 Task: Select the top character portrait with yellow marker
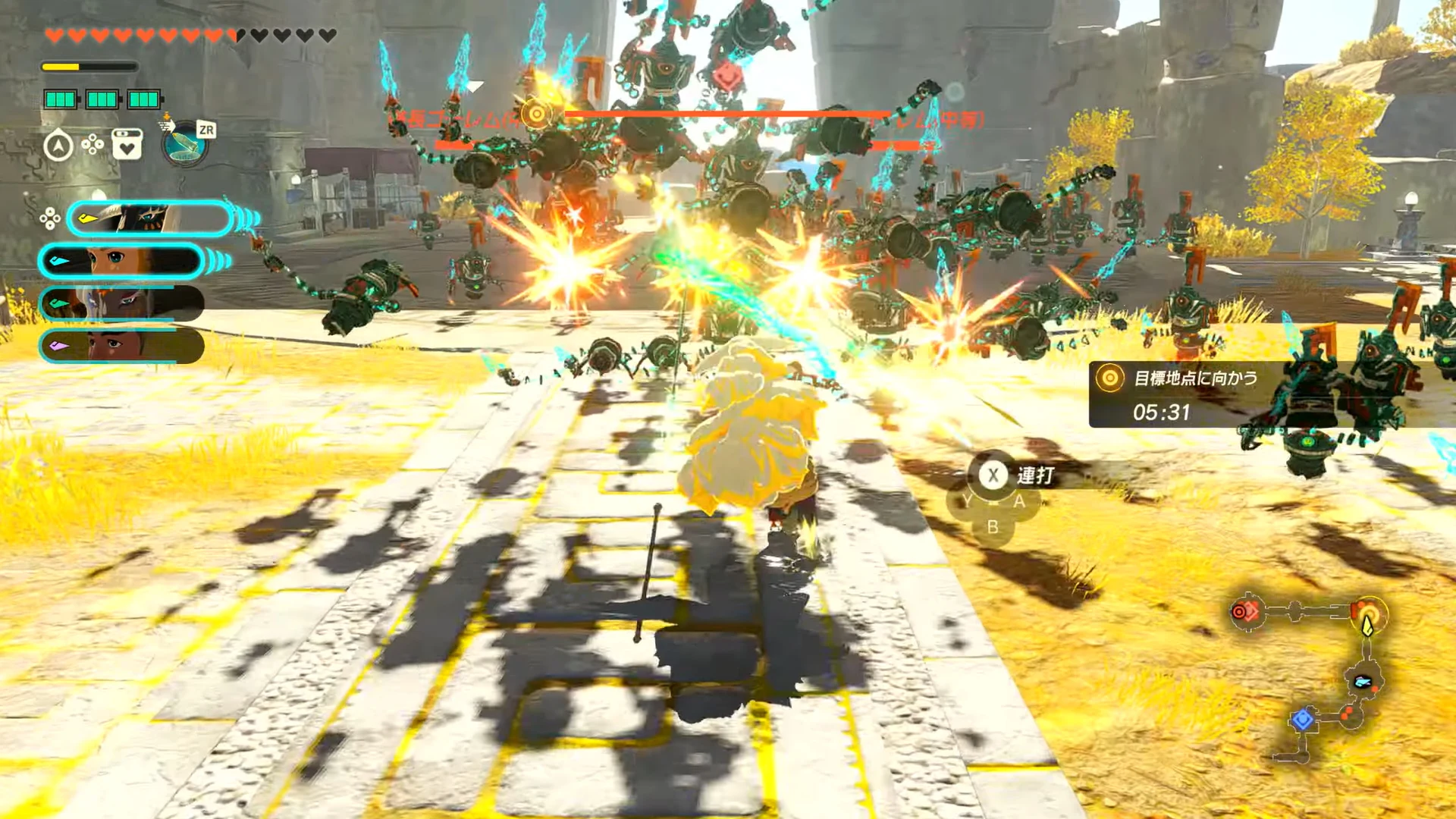click(149, 219)
